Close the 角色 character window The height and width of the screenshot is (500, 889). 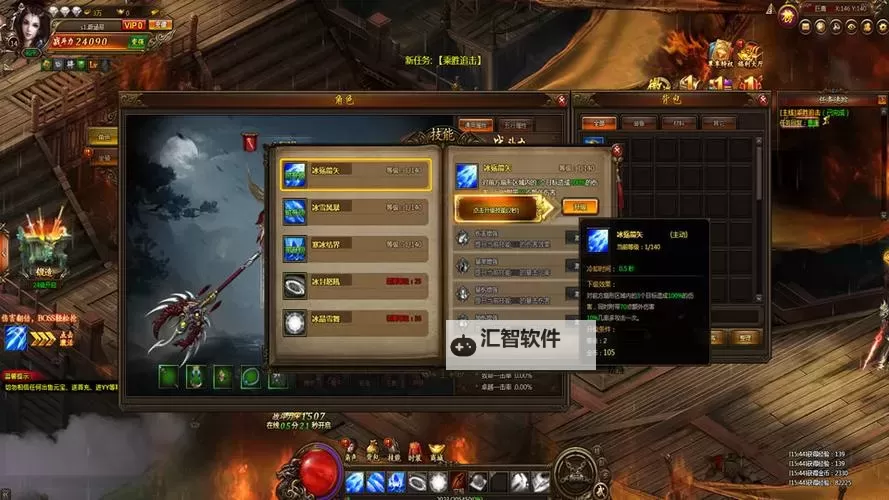pos(561,99)
